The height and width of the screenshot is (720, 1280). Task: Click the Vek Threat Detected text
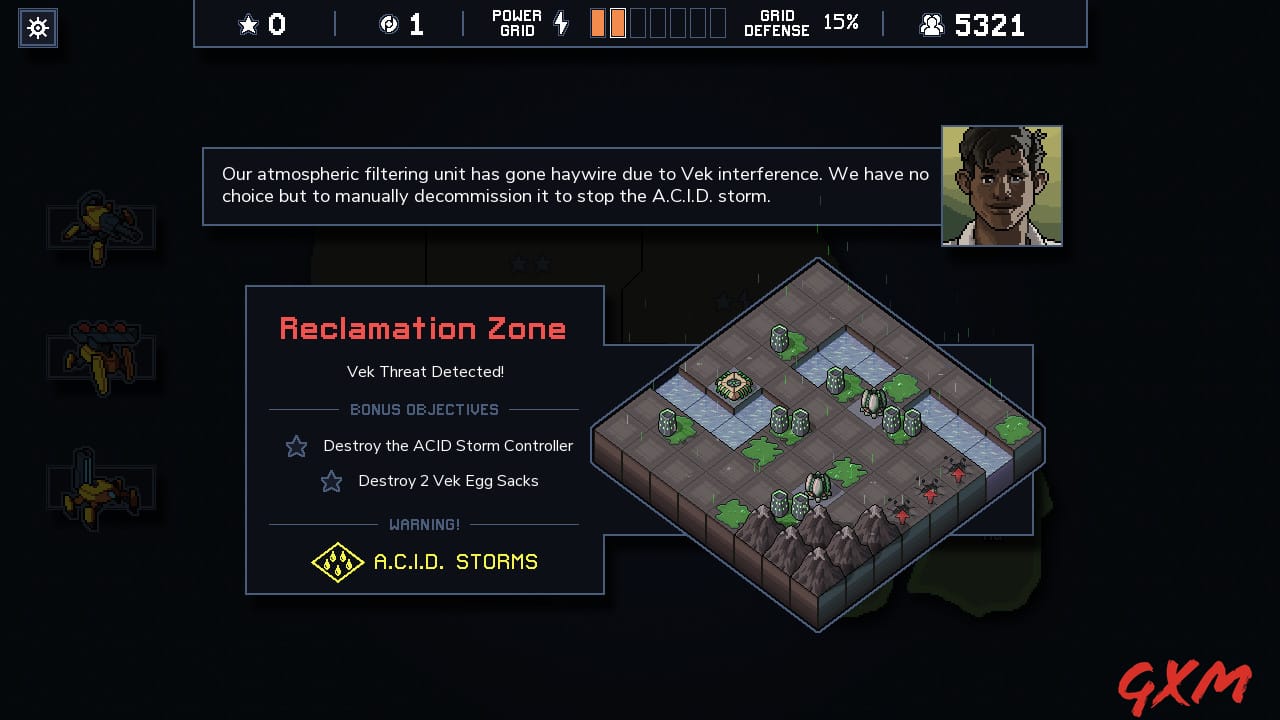[424, 371]
